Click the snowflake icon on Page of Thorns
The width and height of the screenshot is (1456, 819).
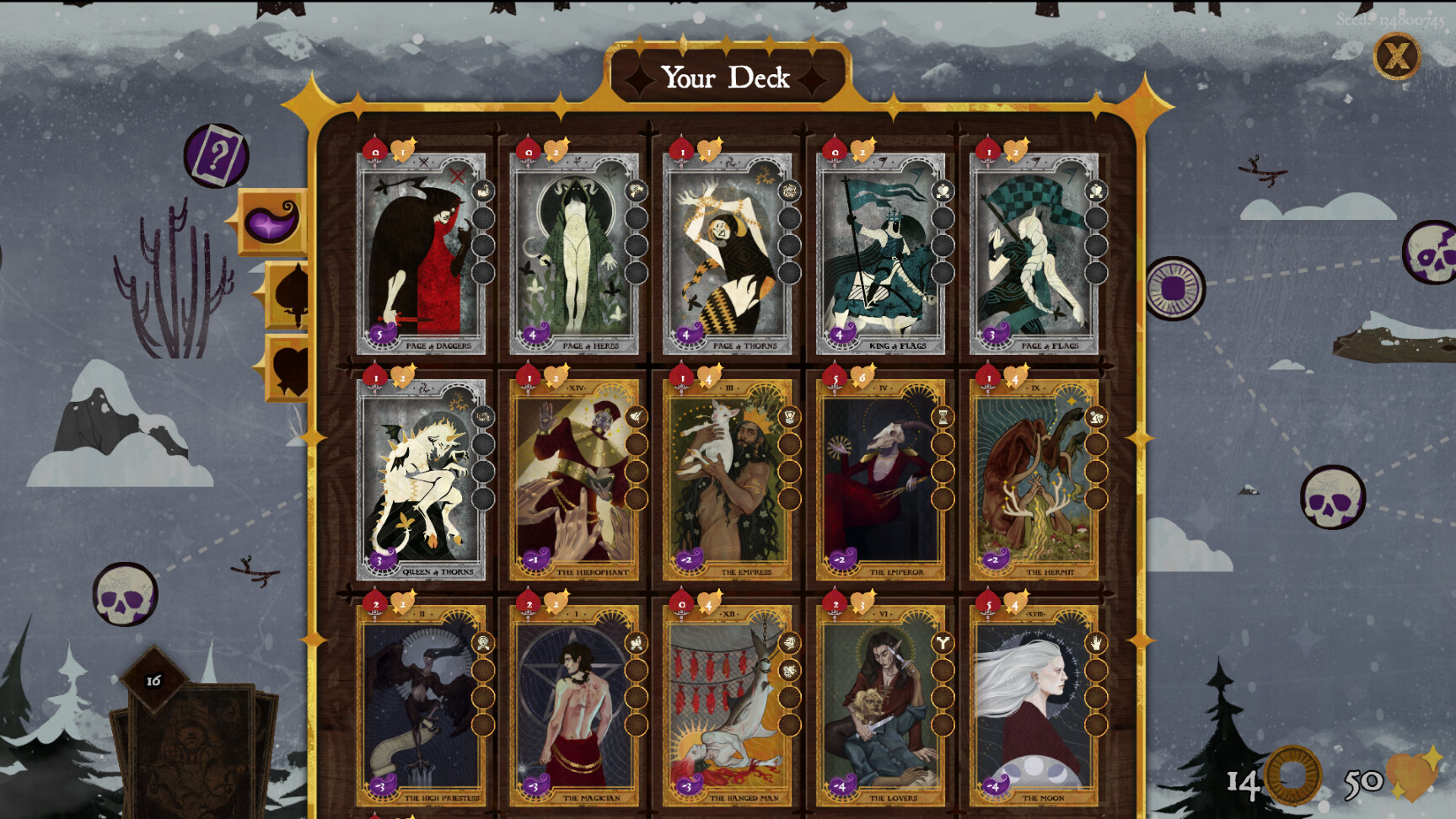click(x=789, y=190)
